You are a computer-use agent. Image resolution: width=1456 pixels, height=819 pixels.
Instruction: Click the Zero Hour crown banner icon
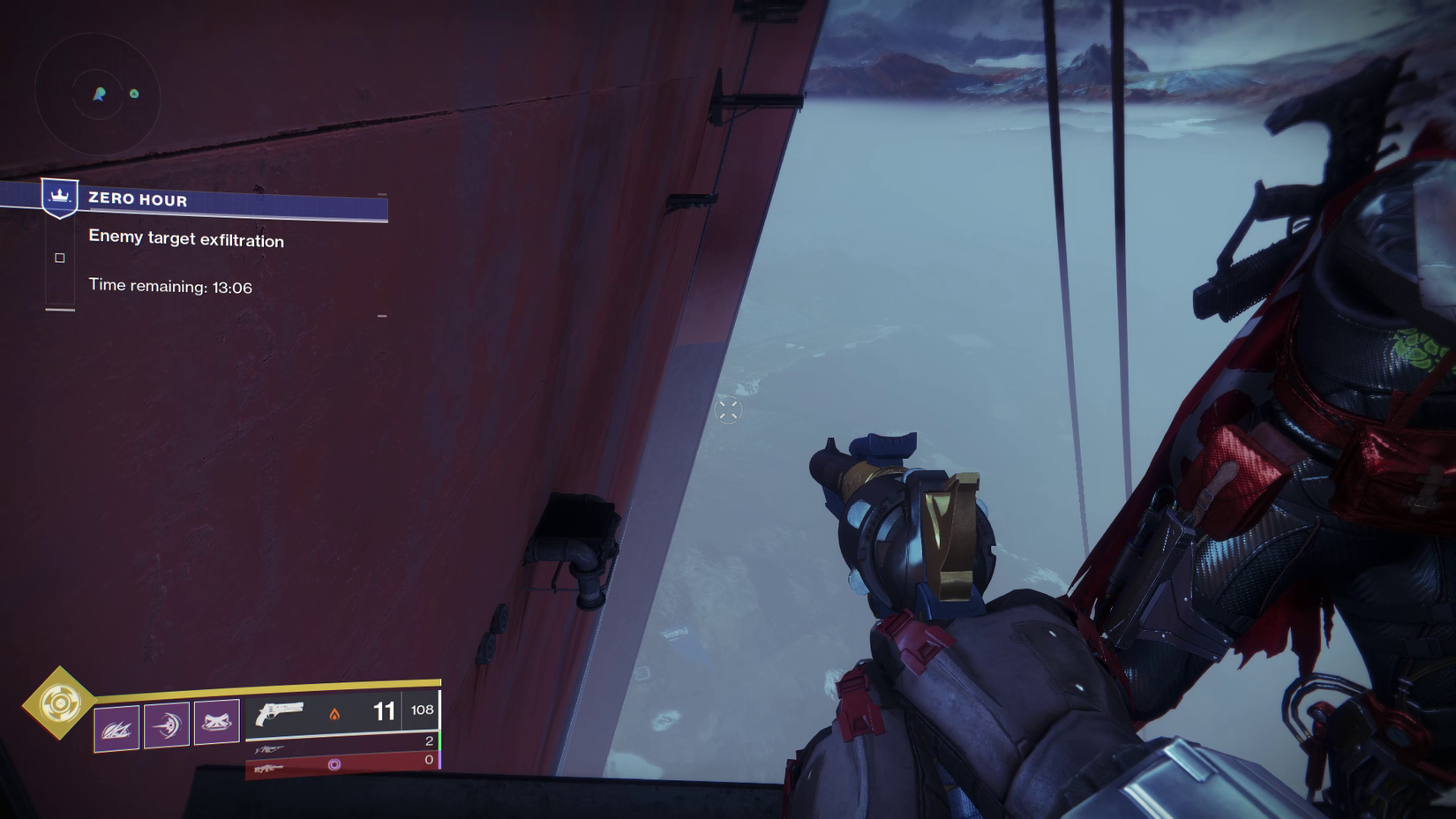58,199
